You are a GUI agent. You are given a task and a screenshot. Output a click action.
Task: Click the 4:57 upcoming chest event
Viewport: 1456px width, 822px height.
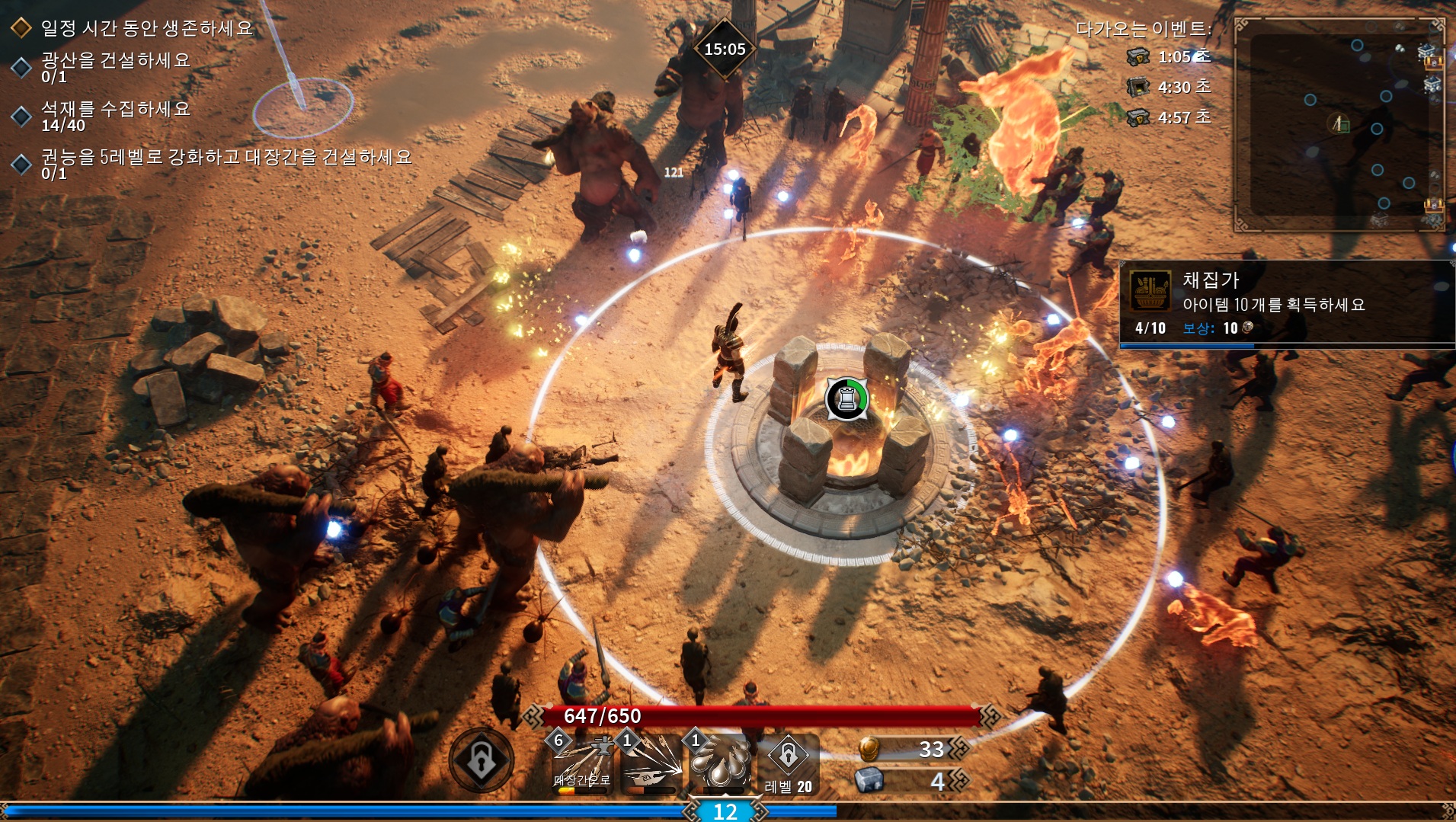(x=1169, y=118)
